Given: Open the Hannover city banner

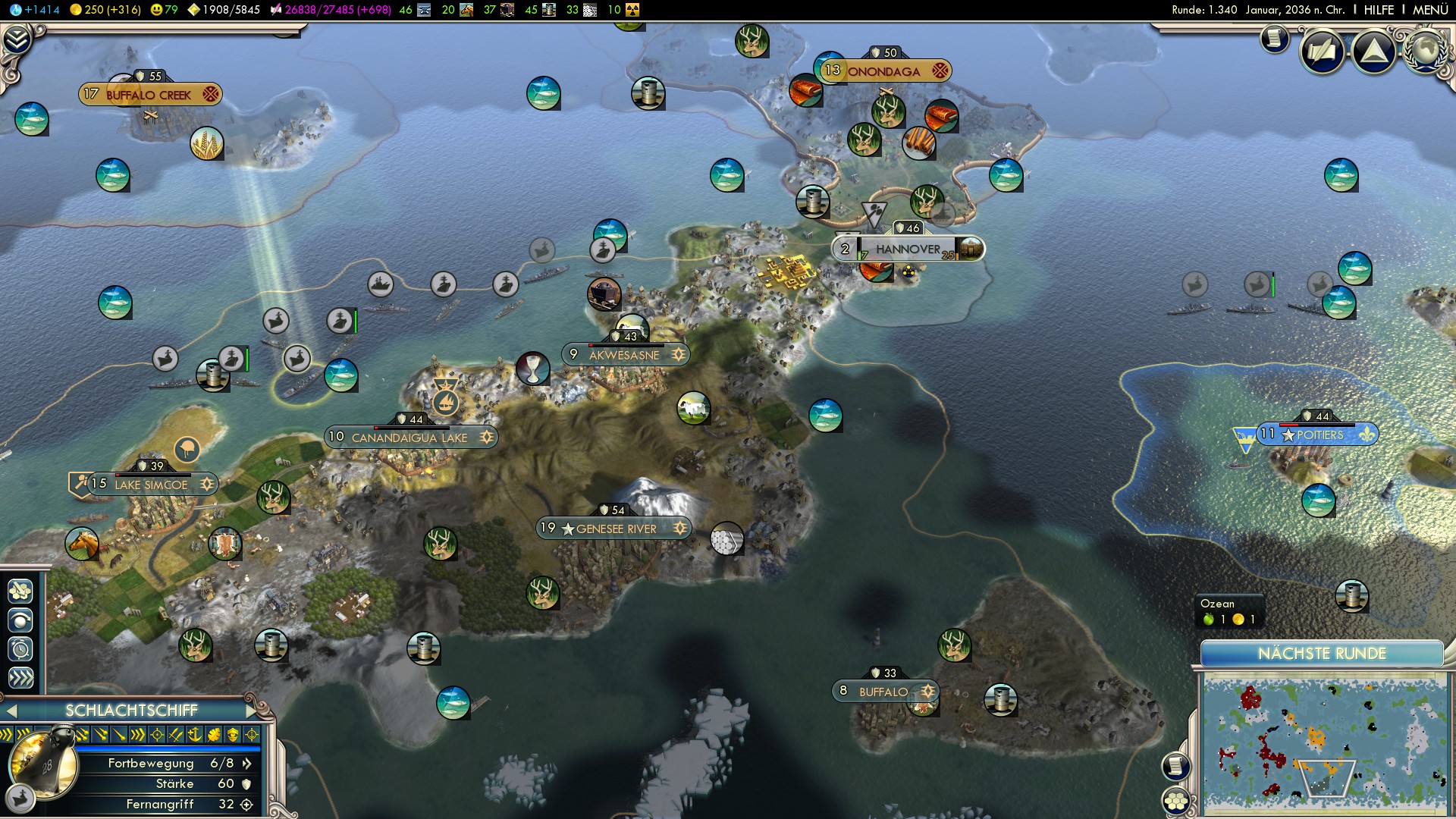Looking at the screenshot, I should pos(908,249).
